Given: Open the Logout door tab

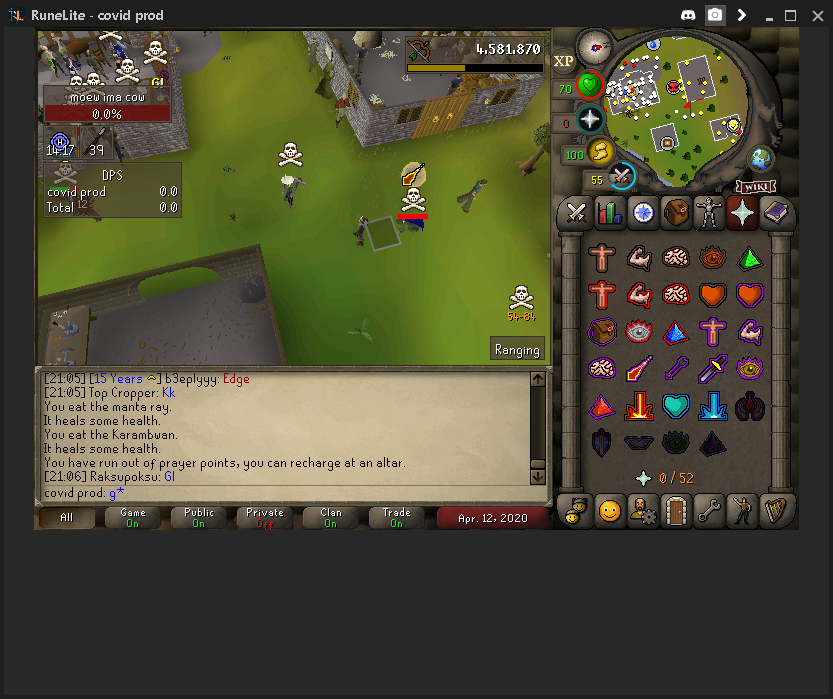Looking at the screenshot, I should pyautogui.click(x=676, y=511).
